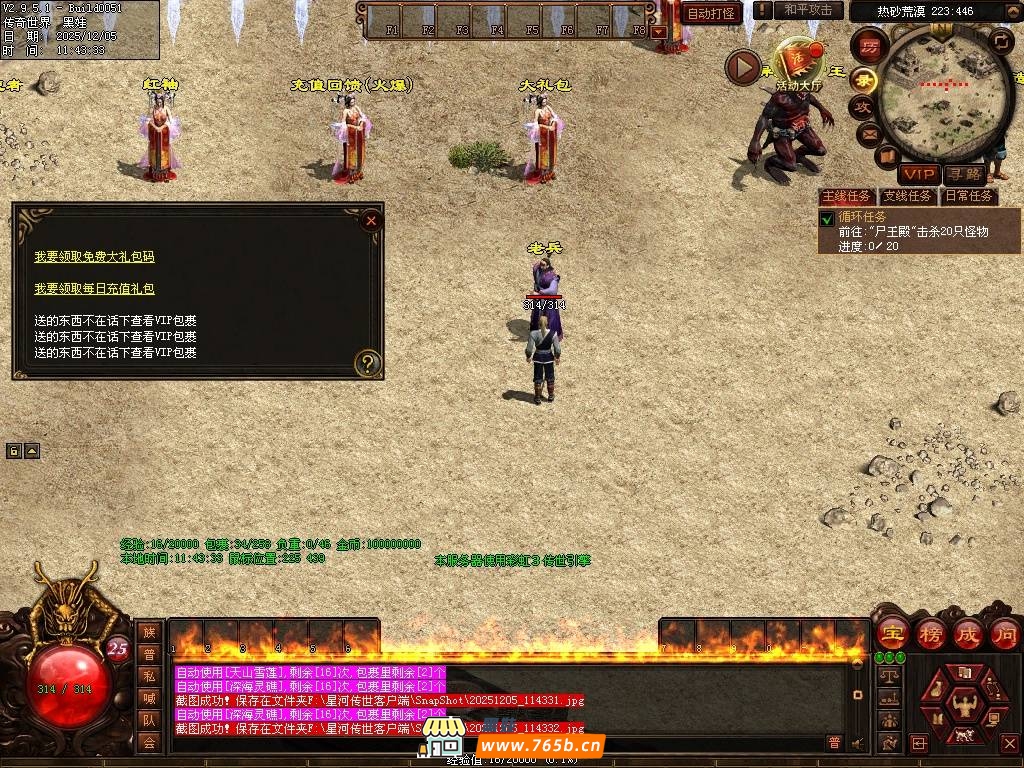1024x768 pixels.
Task: Open the mail envelope icon
Action: point(867,133)
